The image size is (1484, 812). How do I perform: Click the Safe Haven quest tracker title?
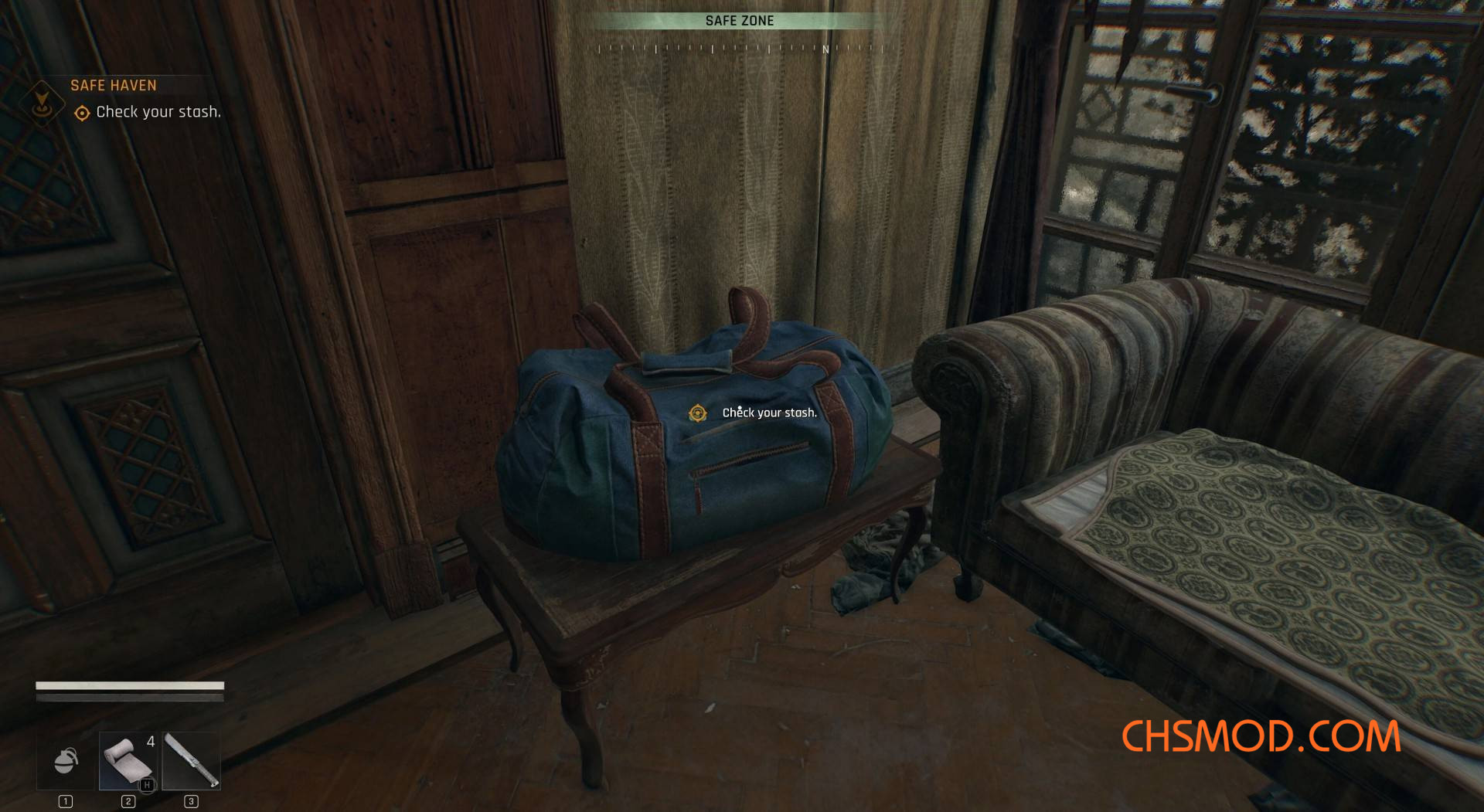tap(114, 86)
